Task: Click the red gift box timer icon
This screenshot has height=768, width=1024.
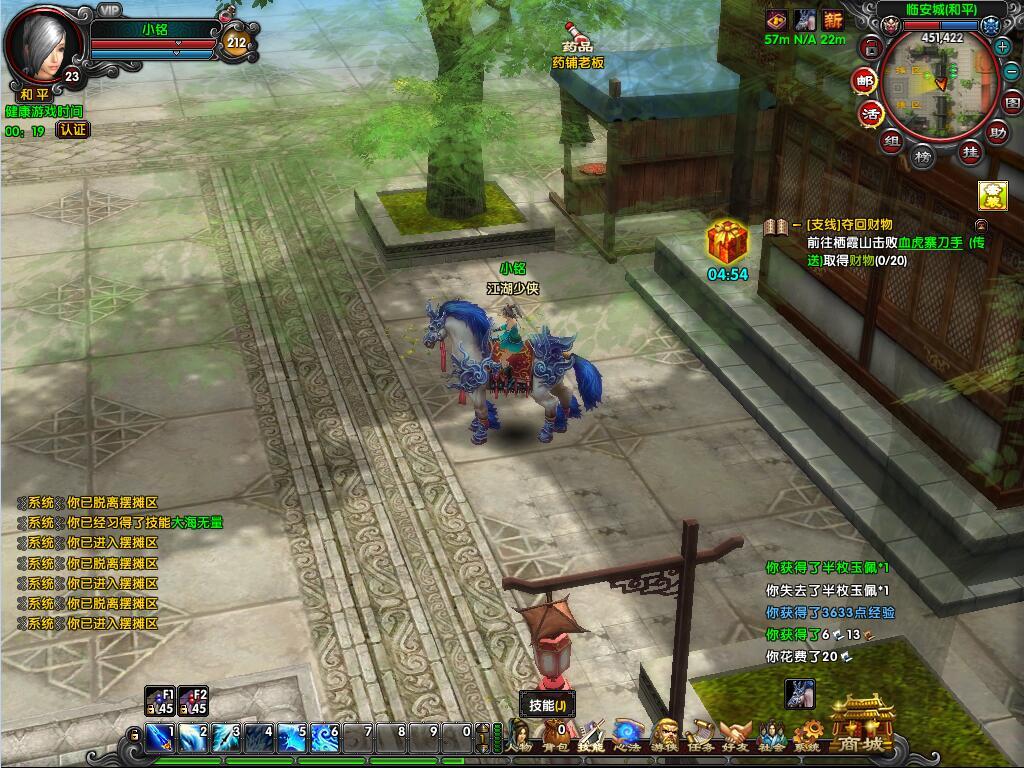Action: click(727, 243)
